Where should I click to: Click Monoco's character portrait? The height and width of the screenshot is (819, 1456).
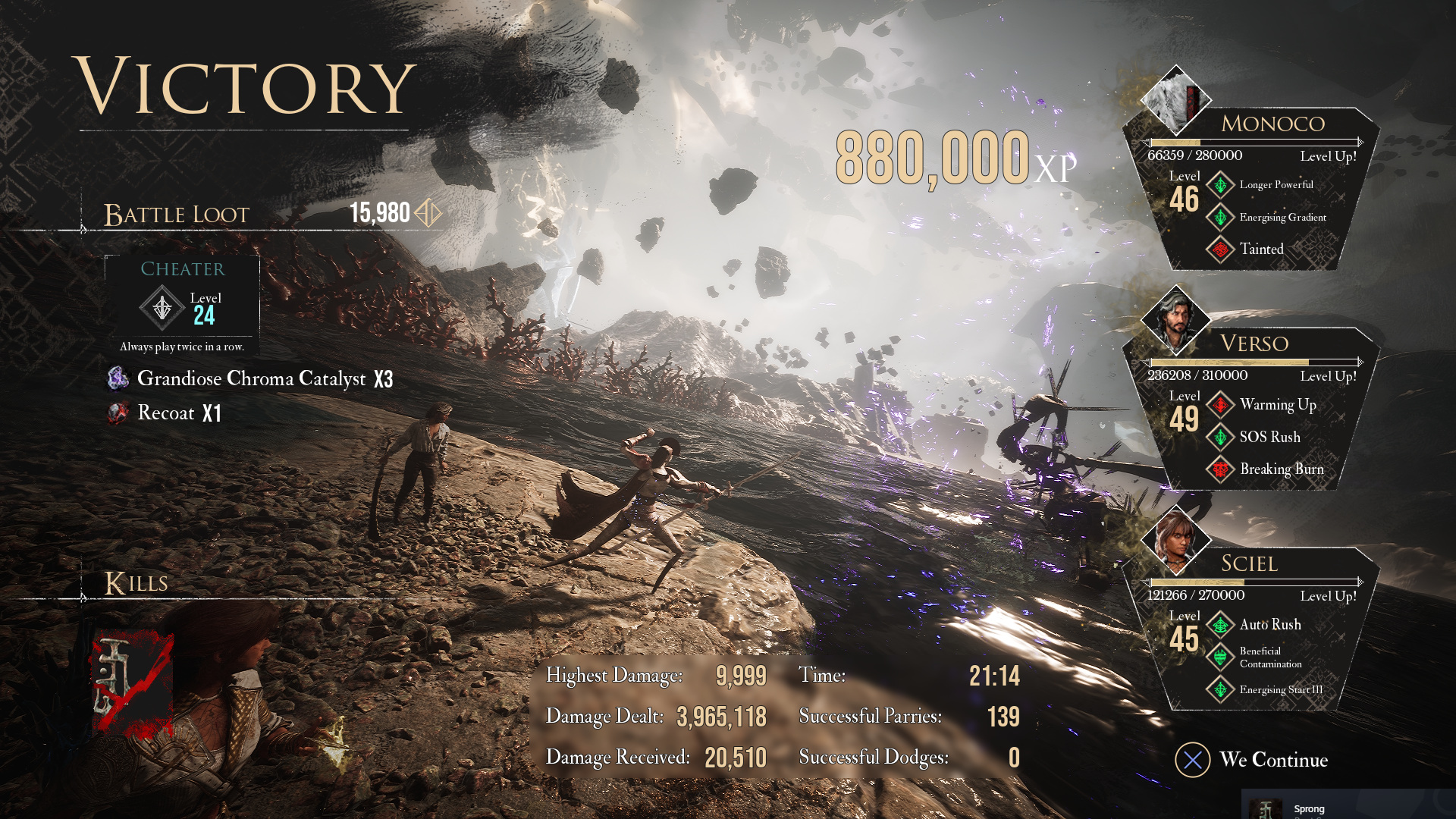(x=1175, y=99)
